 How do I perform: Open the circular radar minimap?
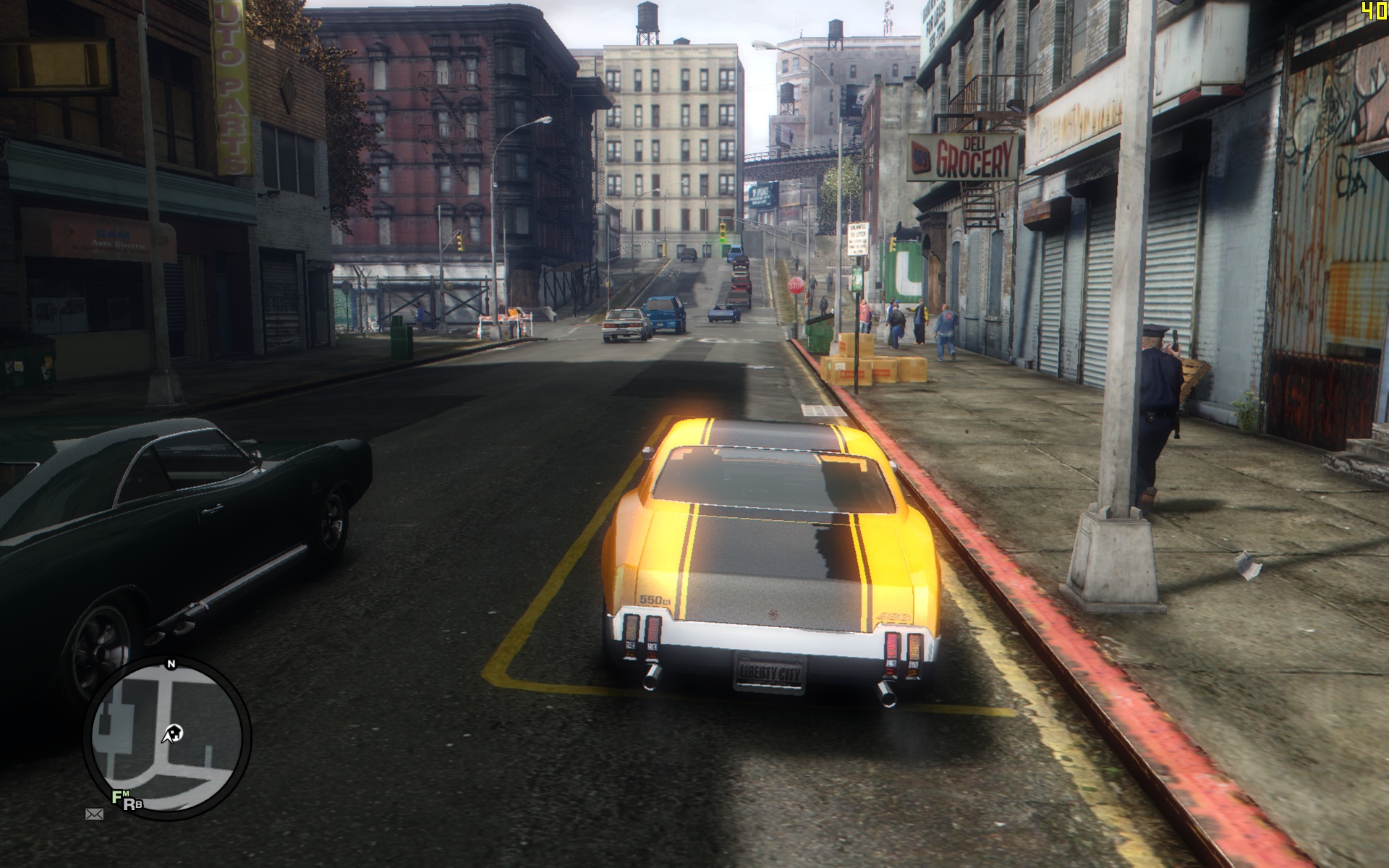[x=166, y=738]
